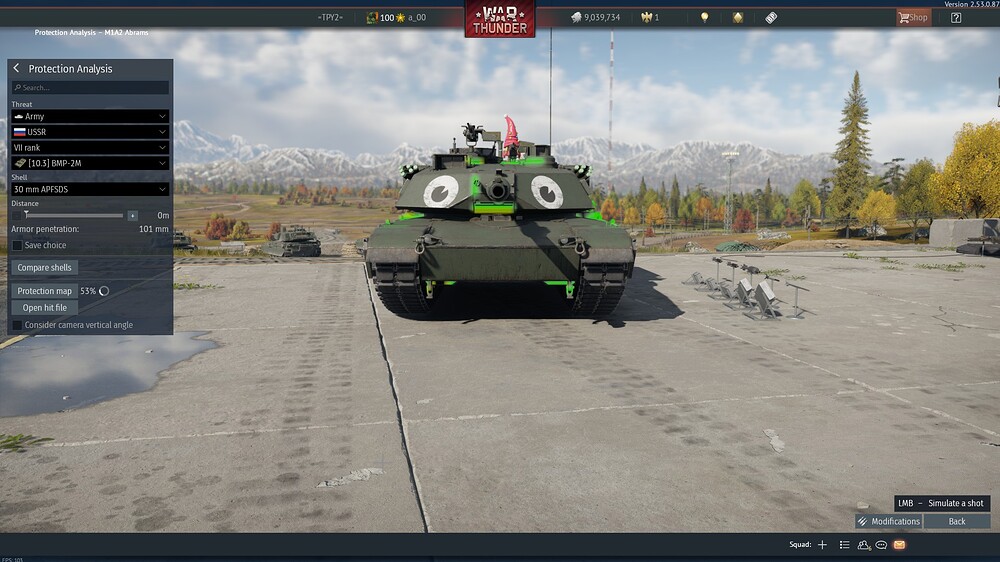Show the Protection map

44,291
